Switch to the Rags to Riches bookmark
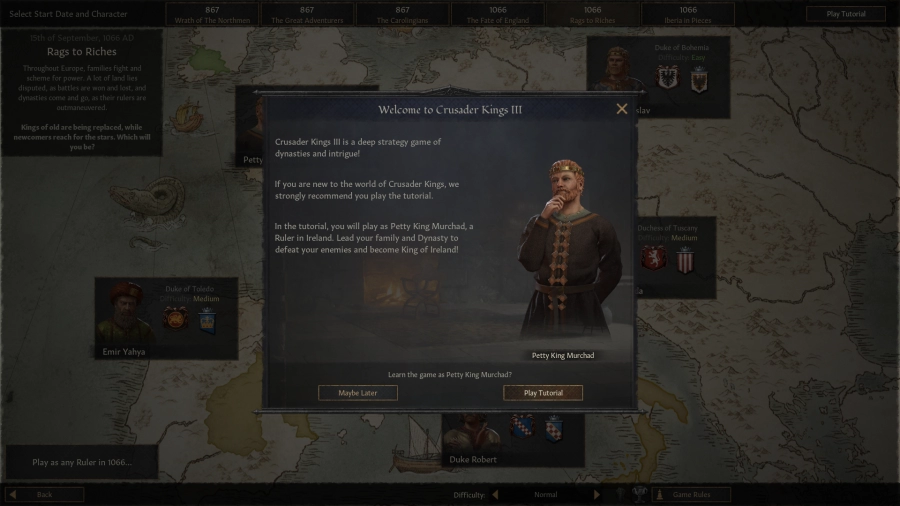 [x=591, y=14]
